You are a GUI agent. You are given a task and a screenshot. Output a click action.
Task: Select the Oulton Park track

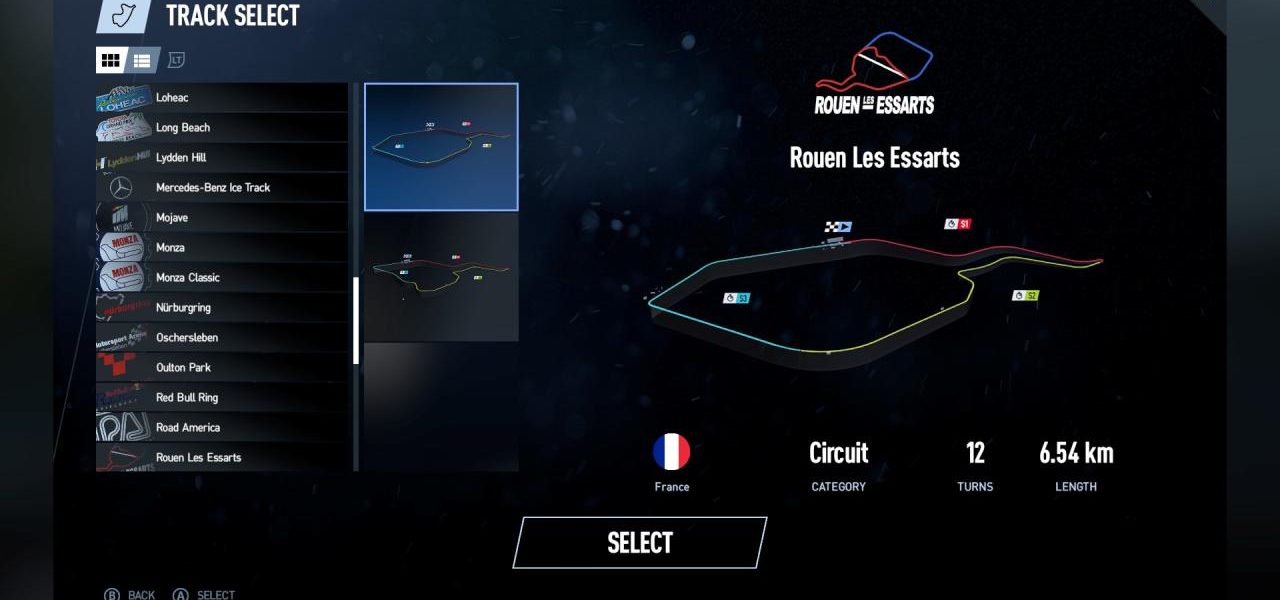click(x=222, y=368)
